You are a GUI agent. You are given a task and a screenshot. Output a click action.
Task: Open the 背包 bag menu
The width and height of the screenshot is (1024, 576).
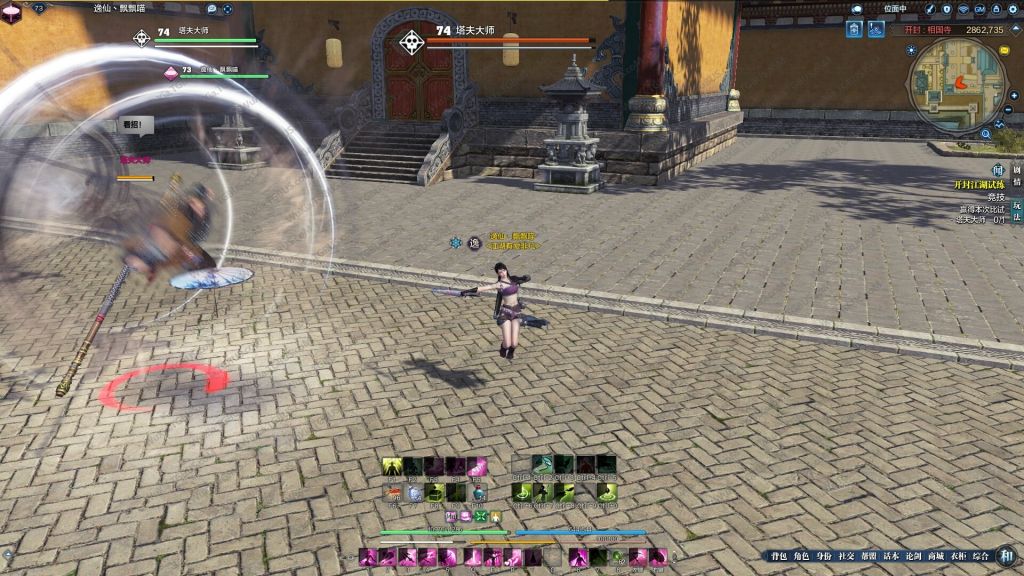(x=777, y=556)
